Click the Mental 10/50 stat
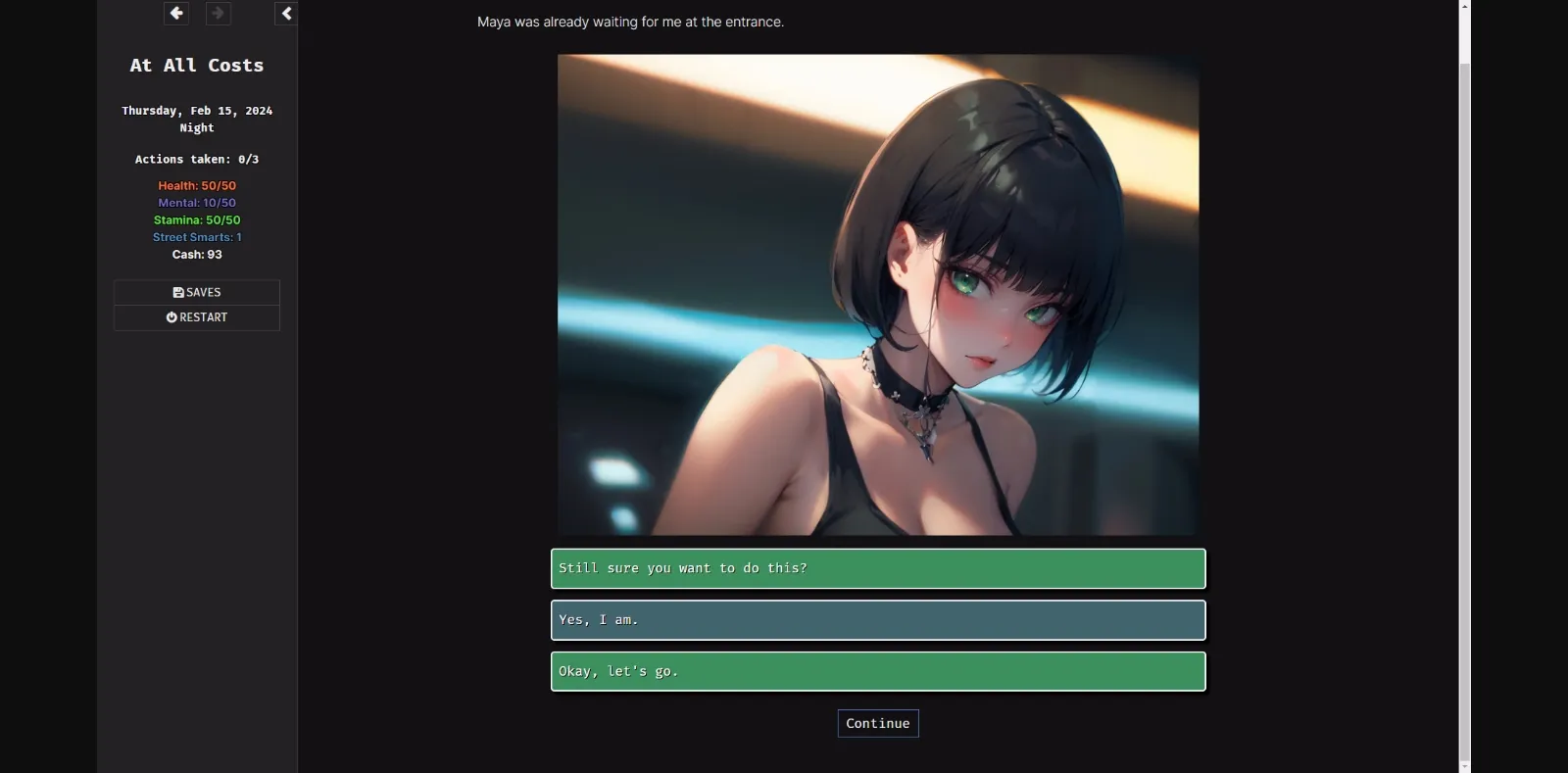Image resolution: width=1568 pixels, height=773 pixels. [197, 203]
